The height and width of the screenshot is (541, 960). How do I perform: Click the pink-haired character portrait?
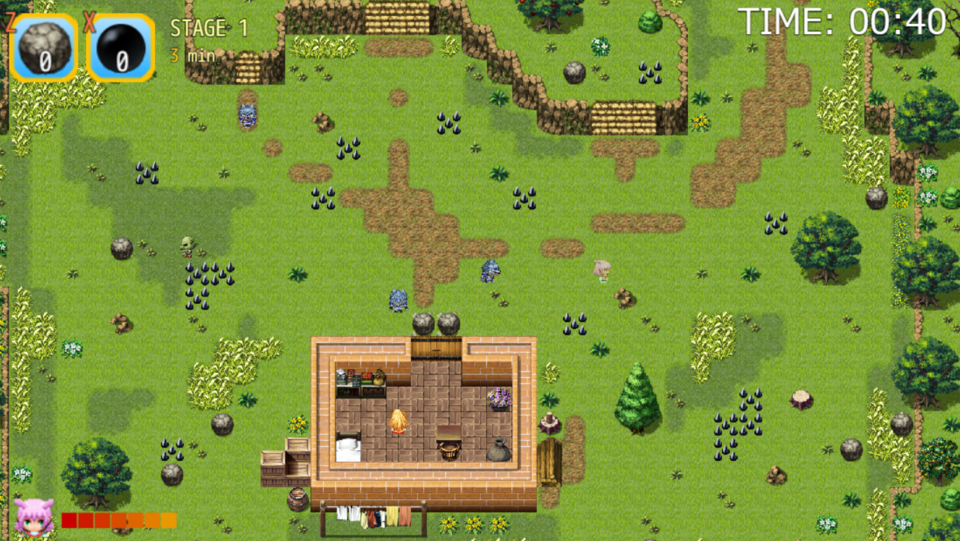pos(34,516)
